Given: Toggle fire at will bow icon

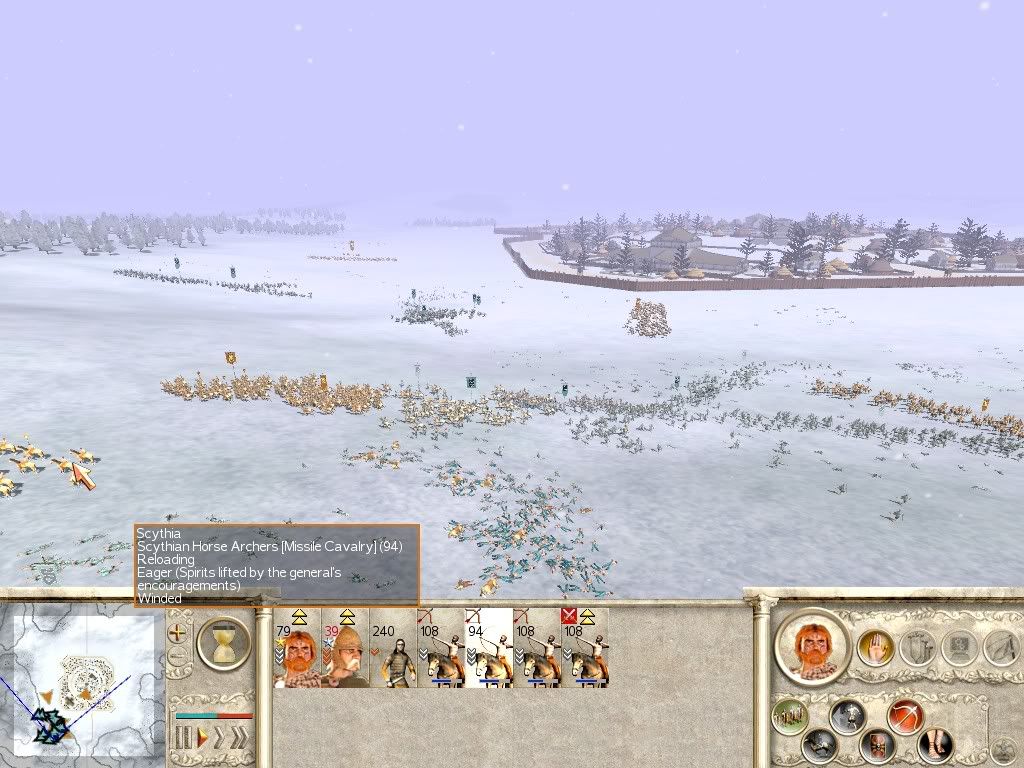Looking at the screenshot, I should pos(906,715).
